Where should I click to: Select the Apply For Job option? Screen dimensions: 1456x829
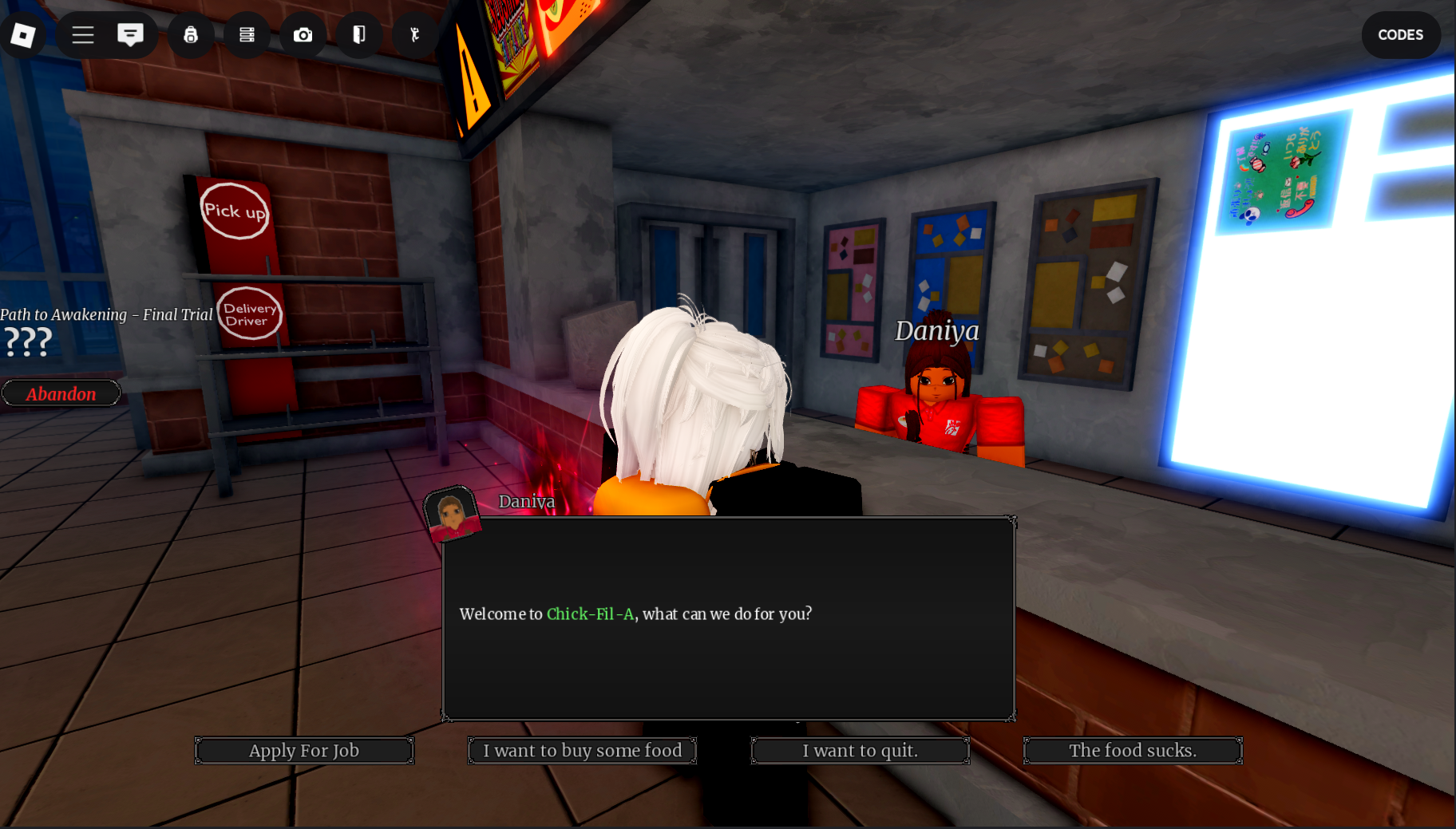click(x=304, y=750)
